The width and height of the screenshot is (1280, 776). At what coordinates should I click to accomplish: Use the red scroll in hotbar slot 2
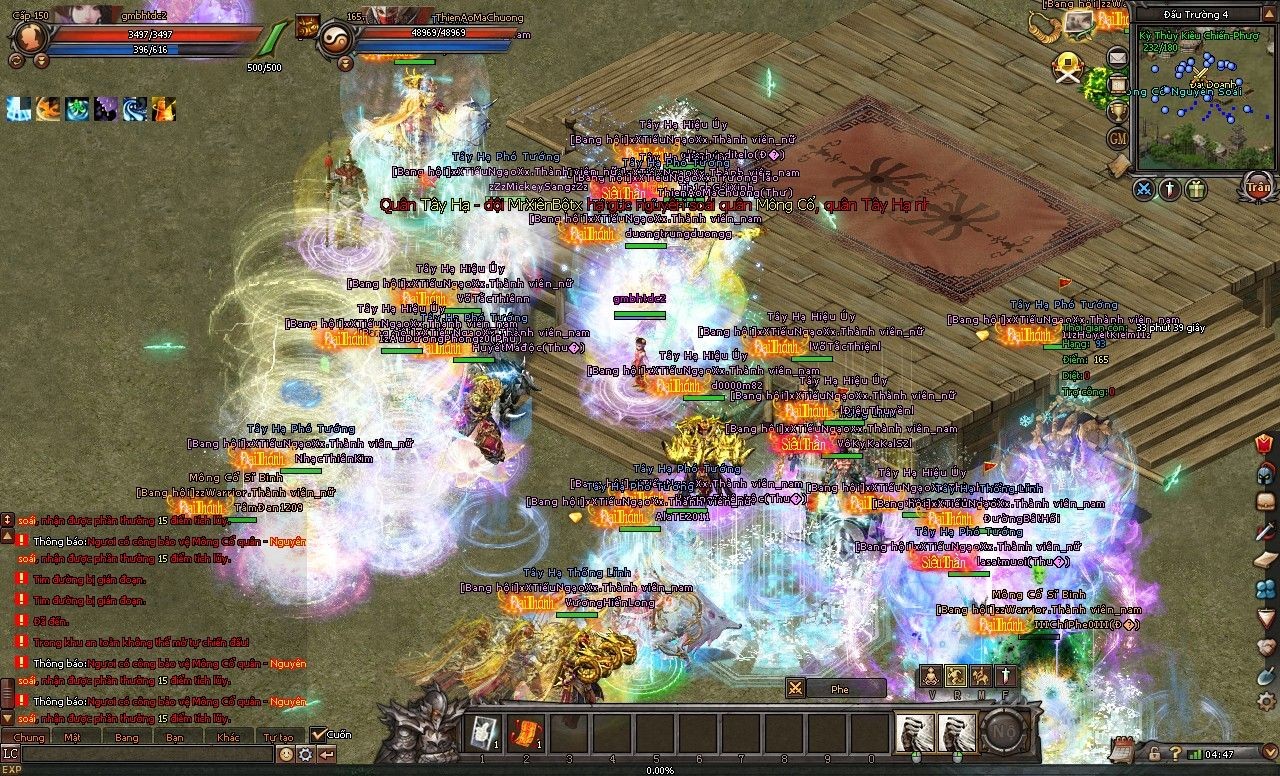(x=526, y=732)
